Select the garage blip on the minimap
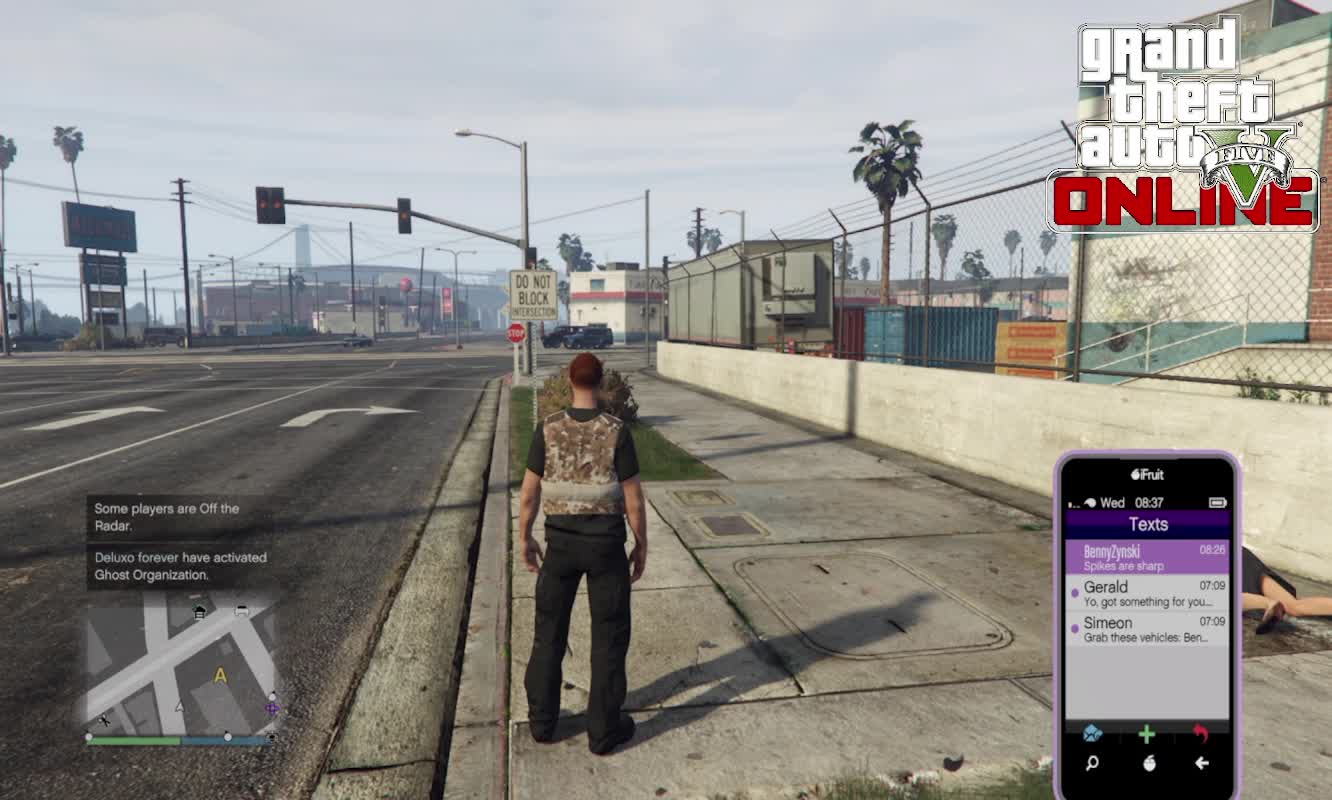Image resolution: width=1332 pixels, height=800 pixels. tap(199, 611)
